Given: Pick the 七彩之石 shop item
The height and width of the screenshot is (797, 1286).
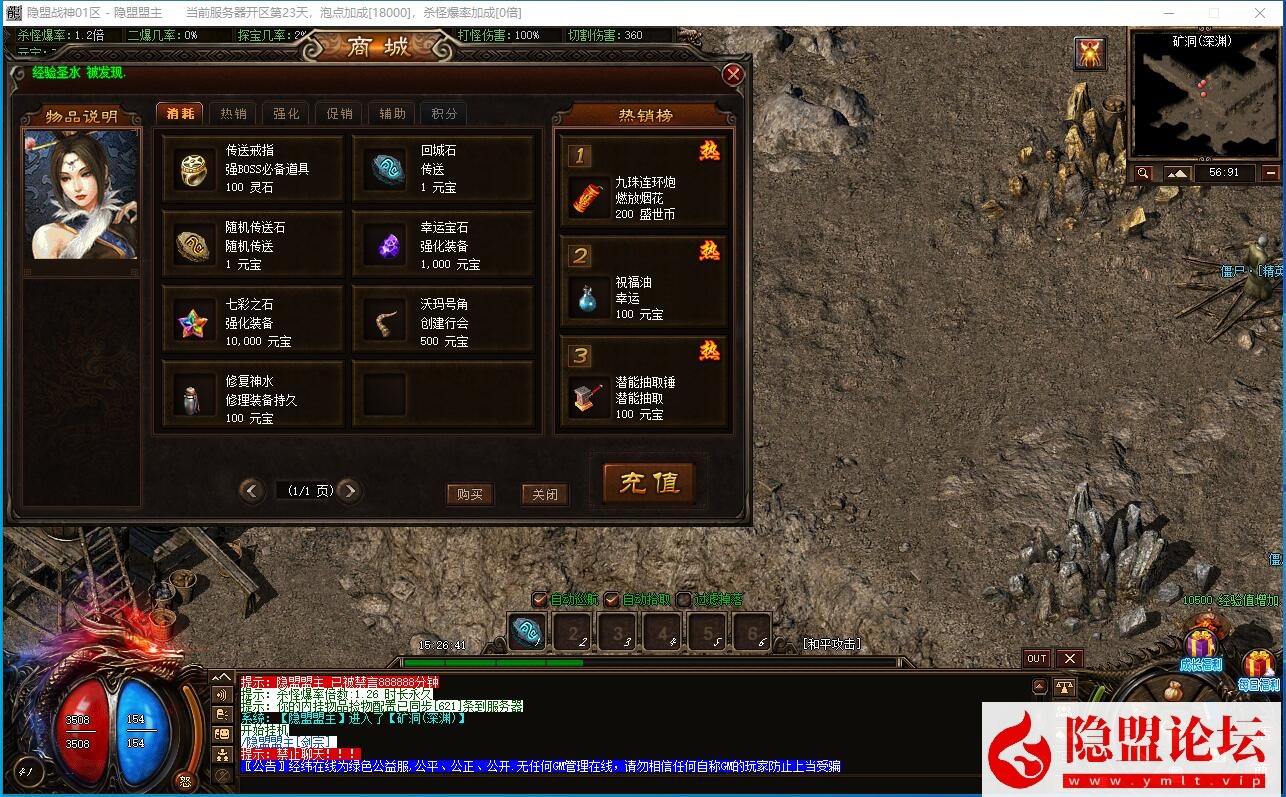Looking at the screenshot, I should (253, 323).
